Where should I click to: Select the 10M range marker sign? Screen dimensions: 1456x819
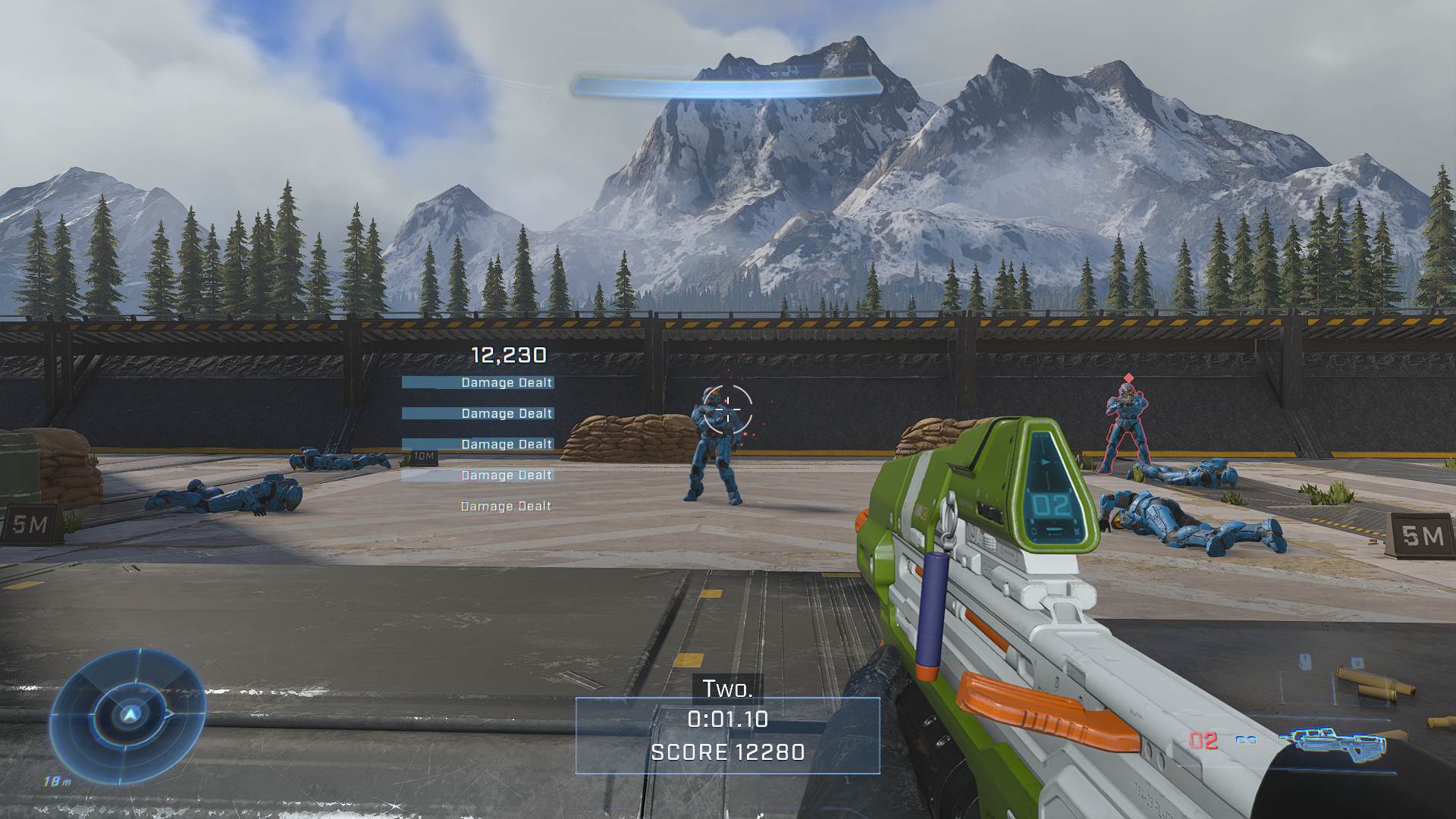point(422,456)
